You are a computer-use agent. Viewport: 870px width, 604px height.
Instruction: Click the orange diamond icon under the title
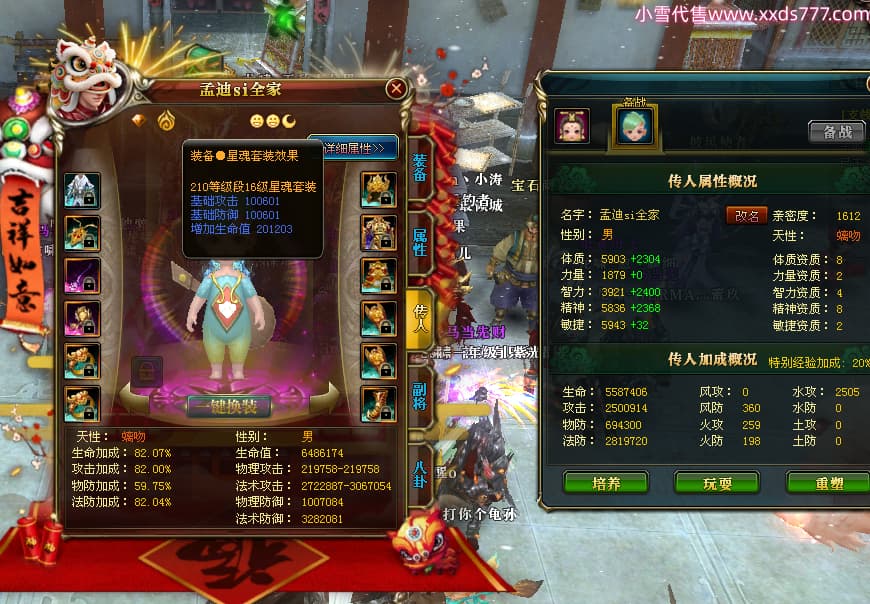[x=138, y=120]
